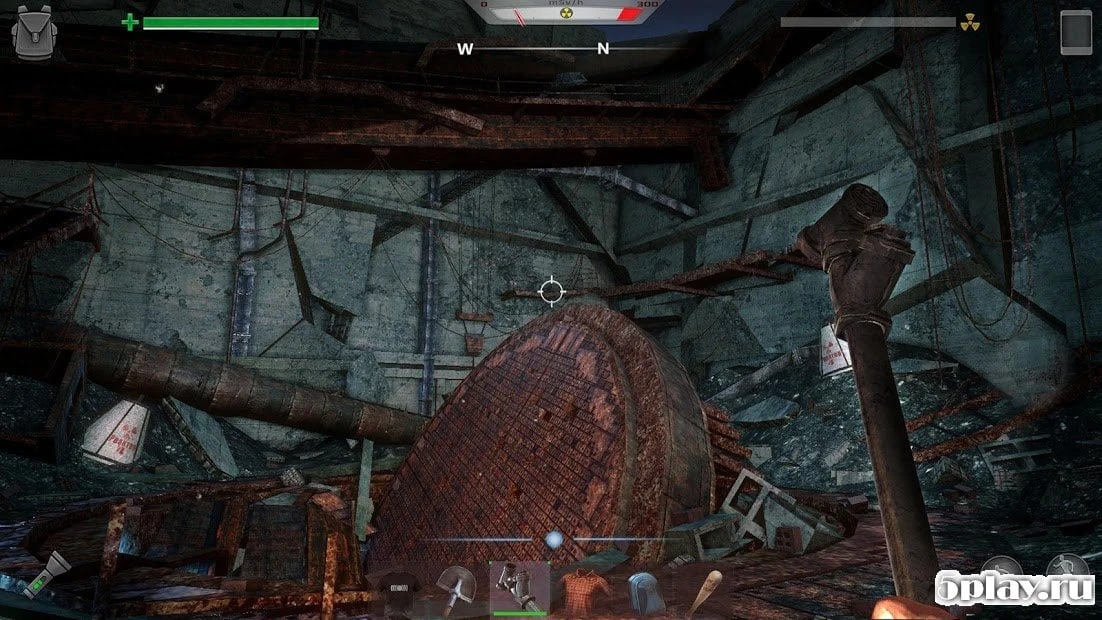
Task: Select the blue-grey backpack hotbar slot
Action: [641, 592]
